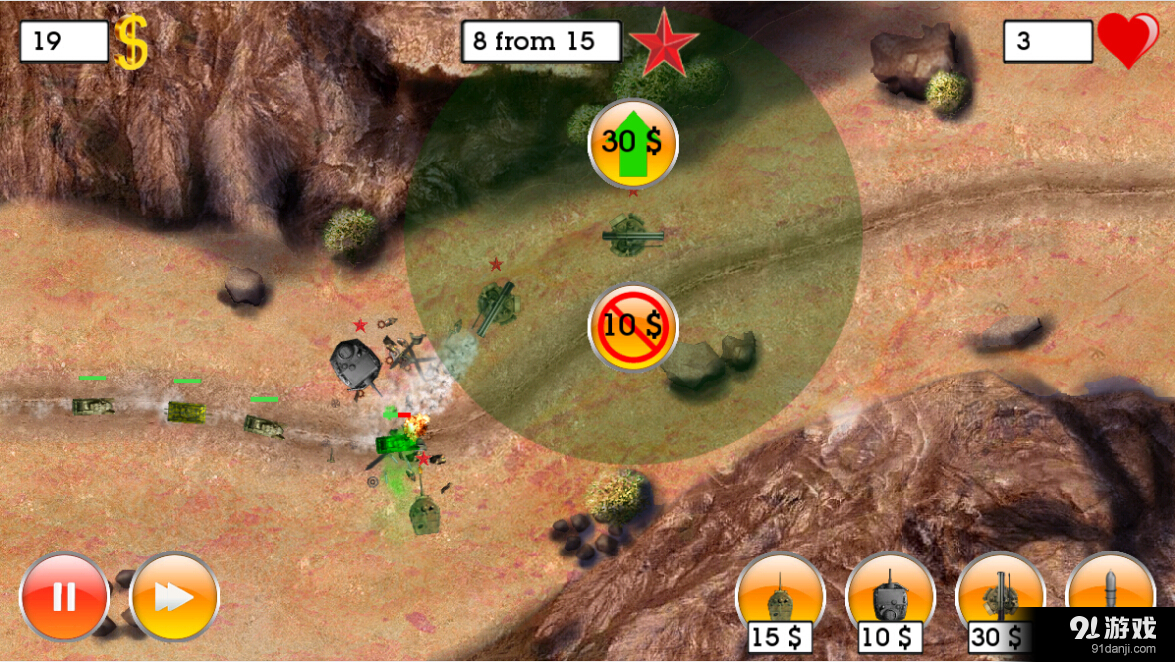The image size is (1175, 662).
Task: Select the 10 $ grey turret to build
Action: (x=890, y=598)
